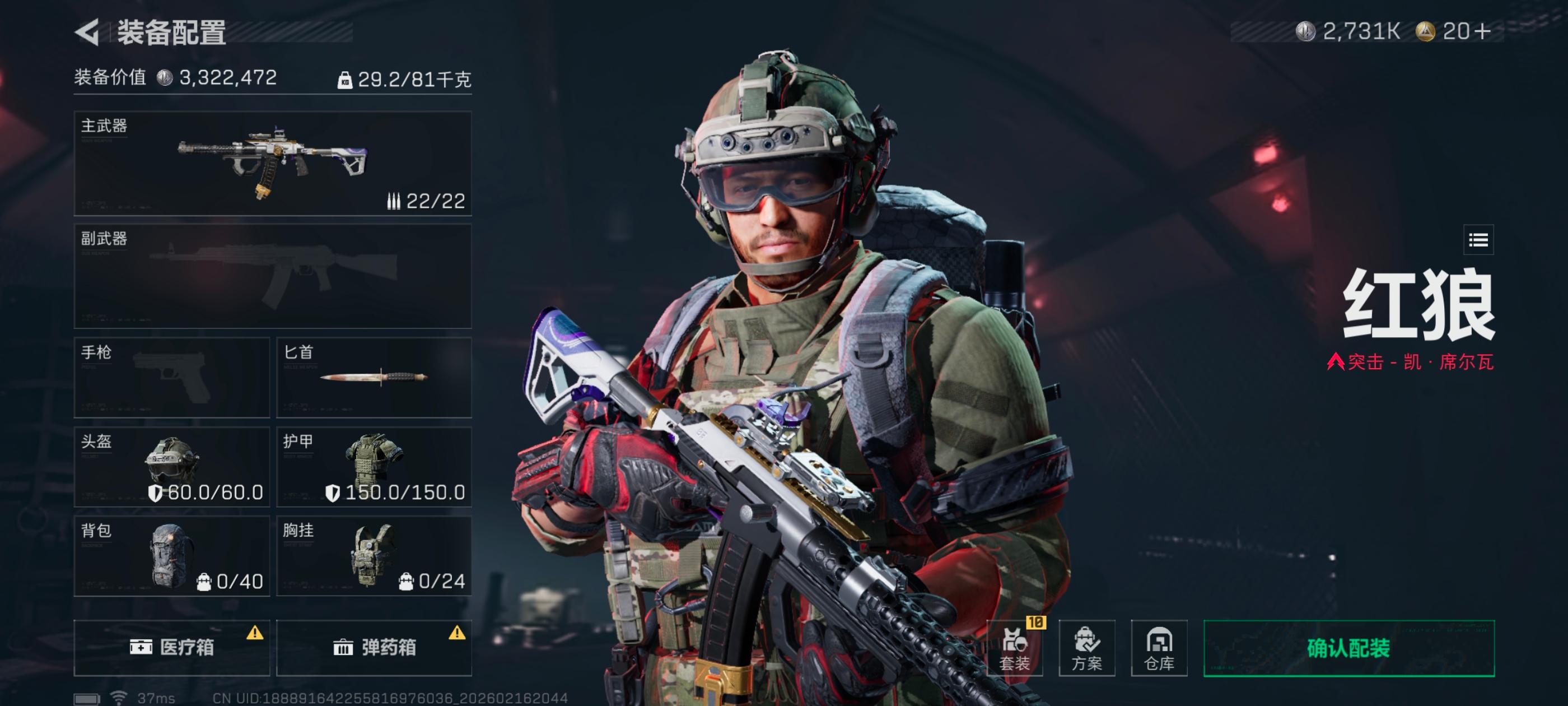This screenshot has height=706, width=1568.
Task: Select the 护甲 body armor slot
Action: point(374,467)
